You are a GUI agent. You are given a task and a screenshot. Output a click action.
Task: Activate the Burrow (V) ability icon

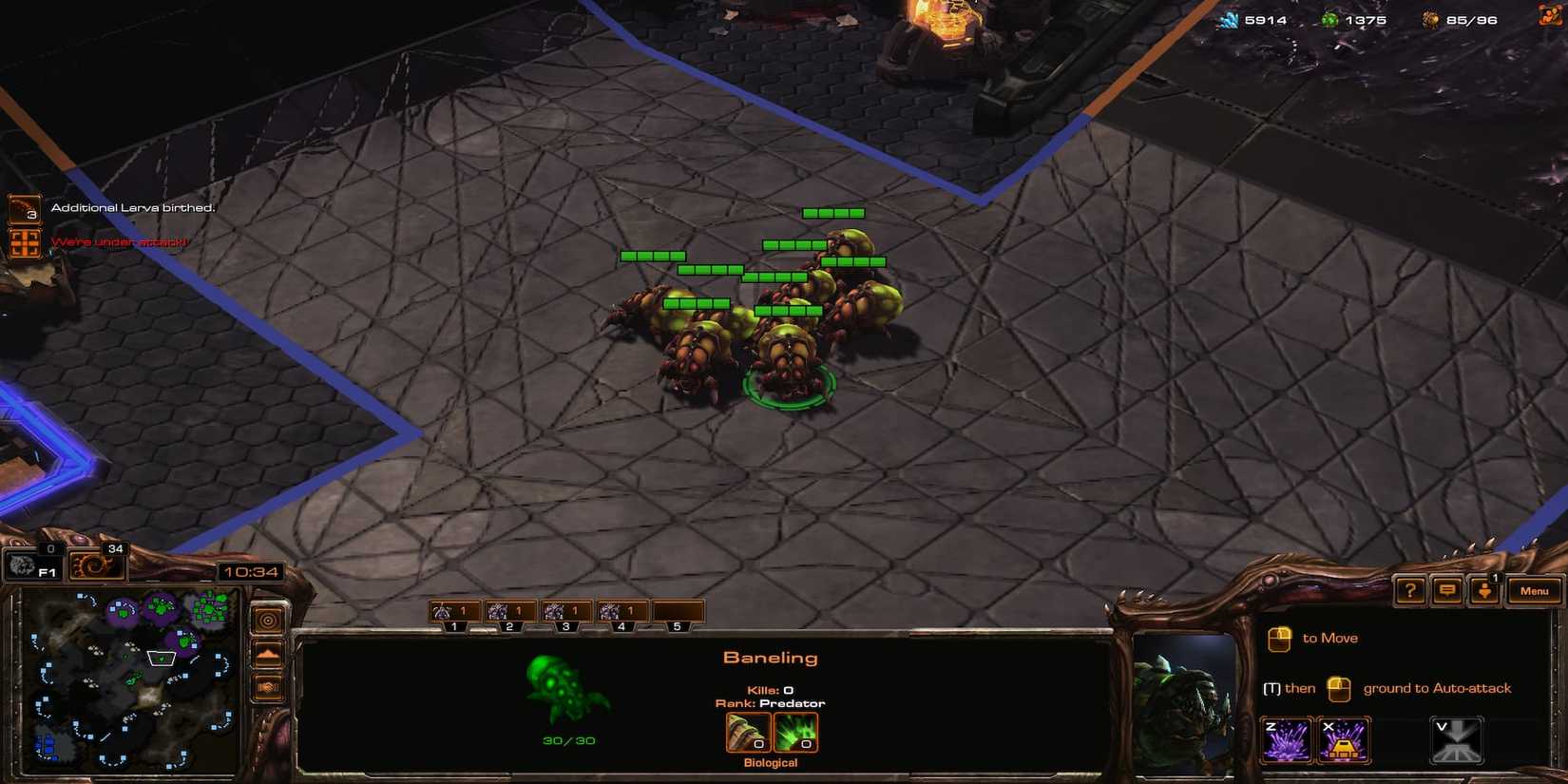pos(1455,738)
